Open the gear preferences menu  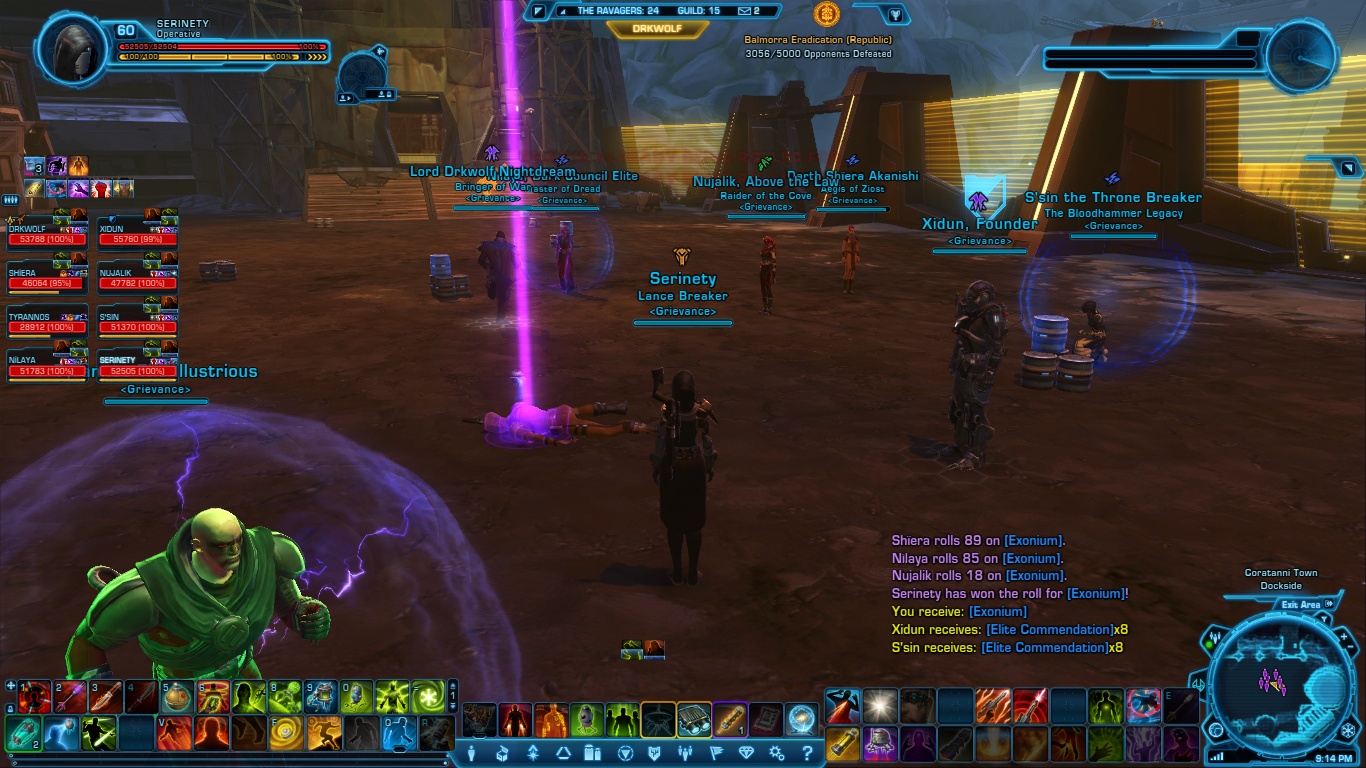[776, 753]
